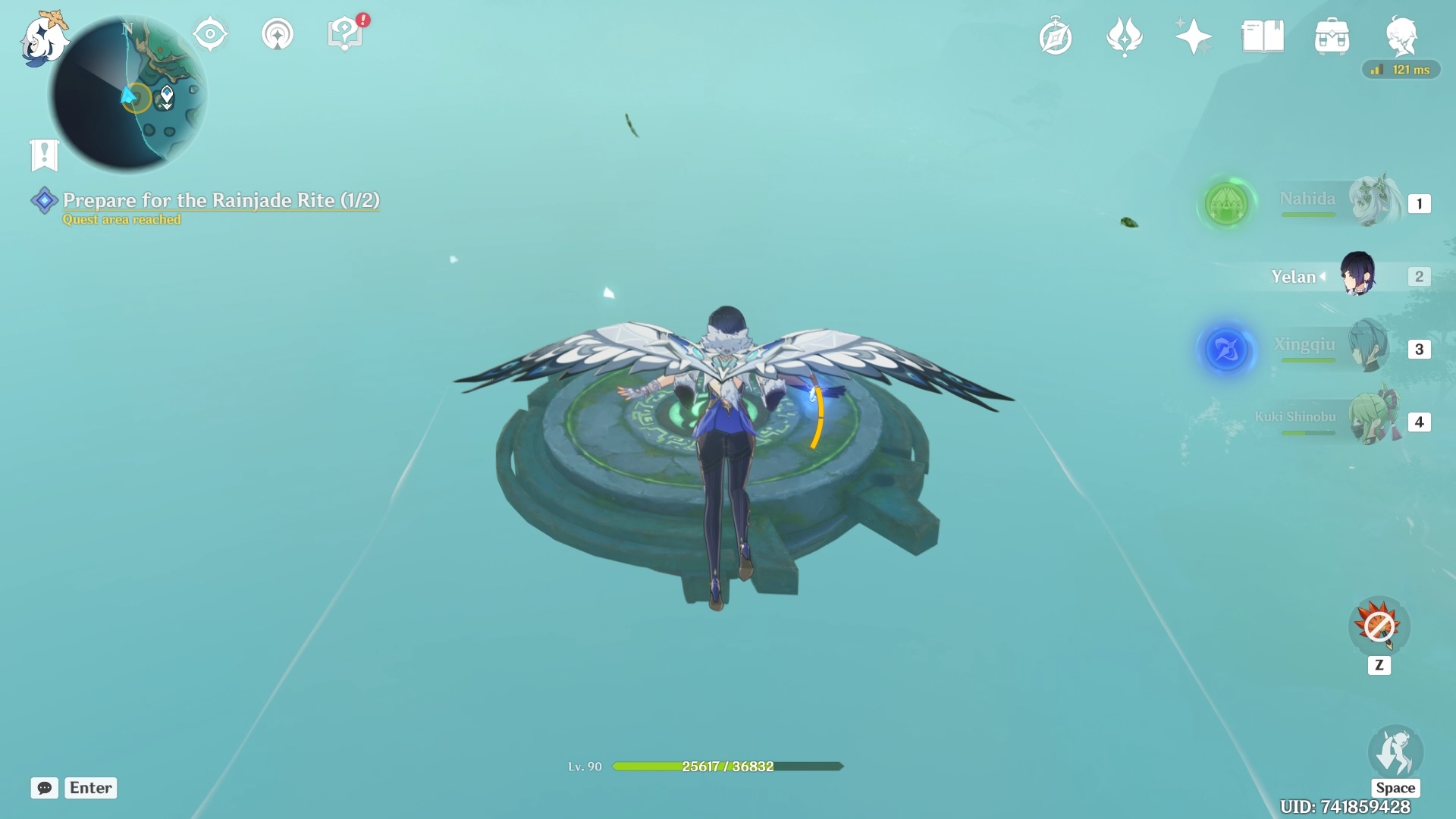This screenshot has height=819, width=1456.
Task: Click Nahida's green elemental burst icon
Action: 1227,205
